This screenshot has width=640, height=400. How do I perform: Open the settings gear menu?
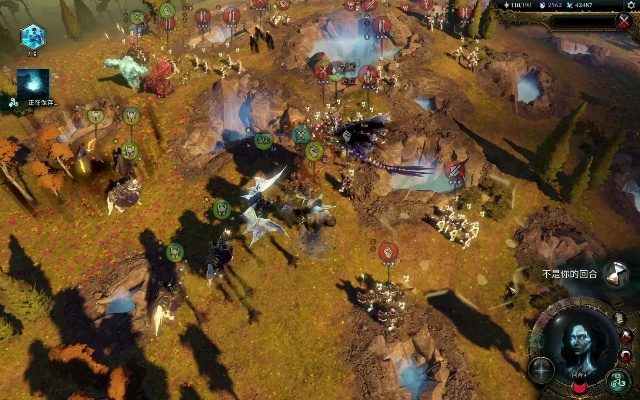631,5
